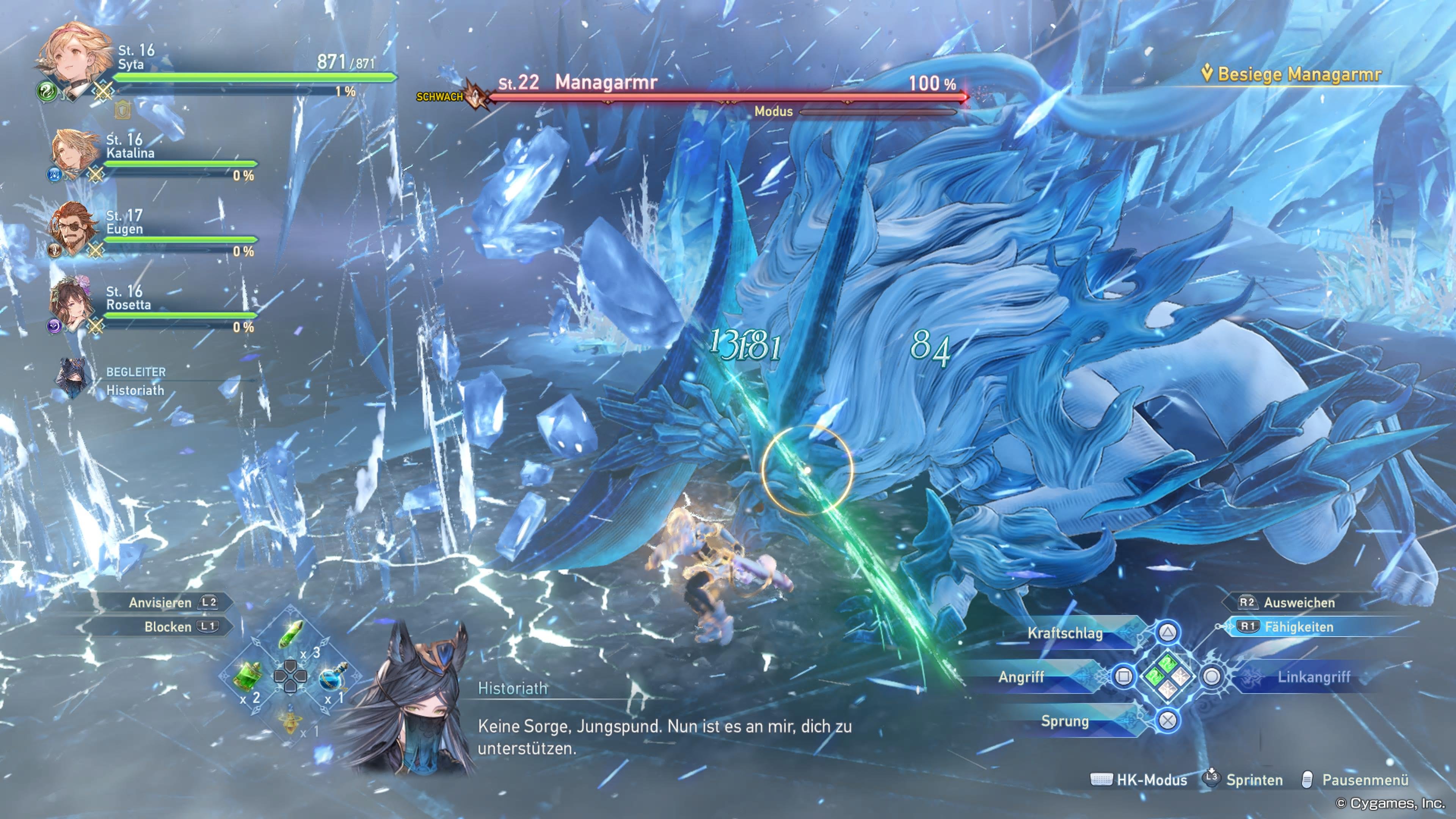Screen dimensions: 1456x819
Task: Click Katalina's party portrait
Action: pyautogui.click(x=71, y=152)
